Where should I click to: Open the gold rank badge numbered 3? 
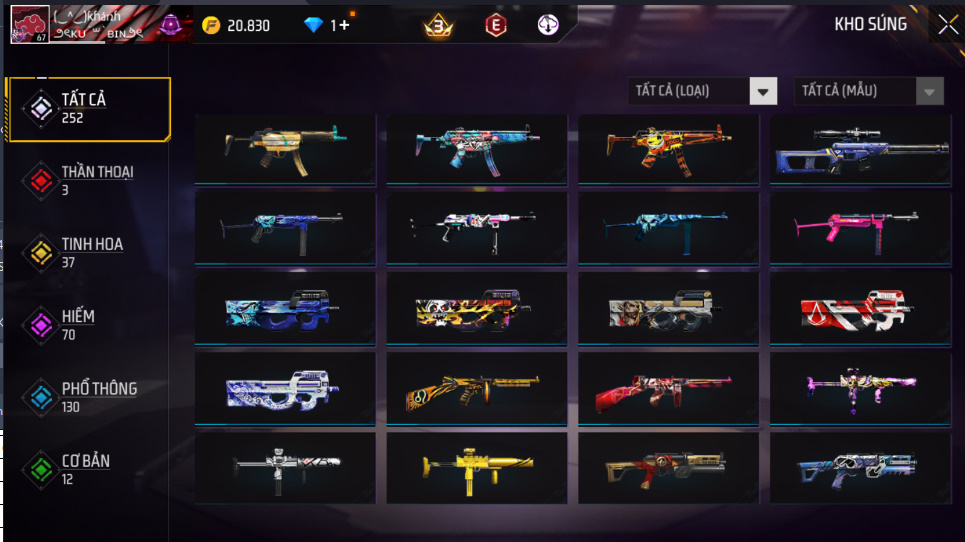pyautogui.click(x=437, y=26)
